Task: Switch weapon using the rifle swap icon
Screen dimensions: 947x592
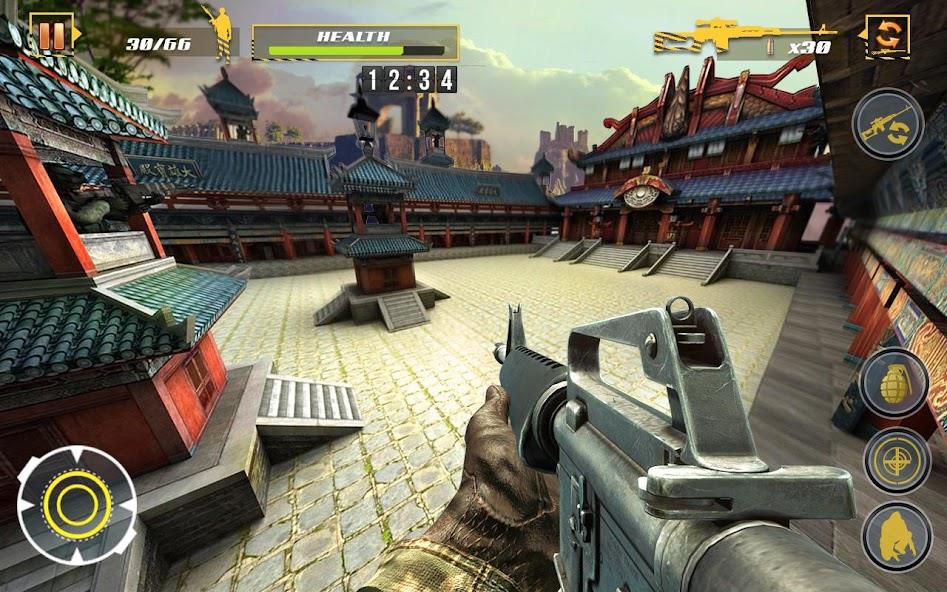Action: point(887,124)
